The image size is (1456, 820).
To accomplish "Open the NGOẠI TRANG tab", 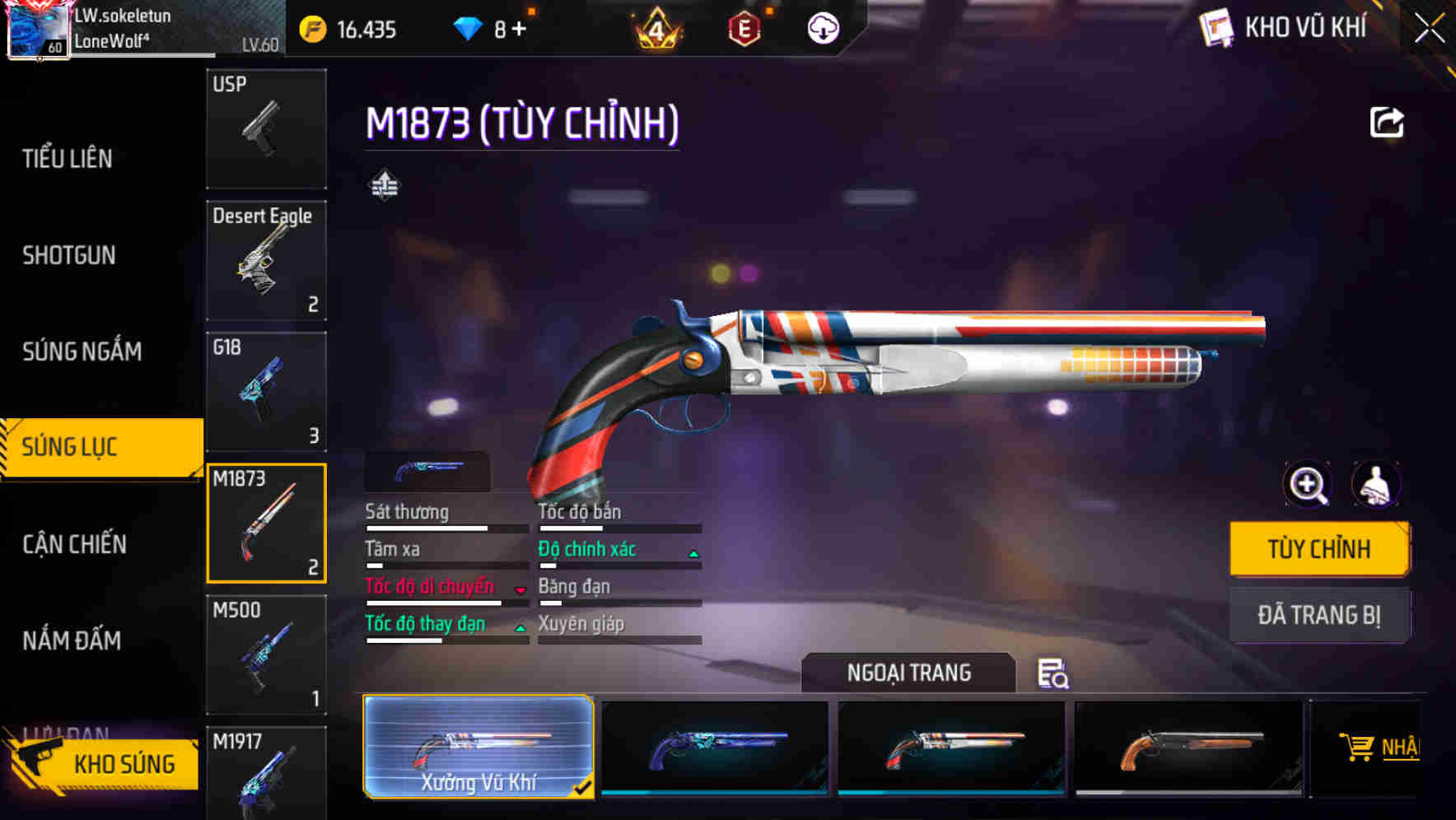I will coord(908,673).
